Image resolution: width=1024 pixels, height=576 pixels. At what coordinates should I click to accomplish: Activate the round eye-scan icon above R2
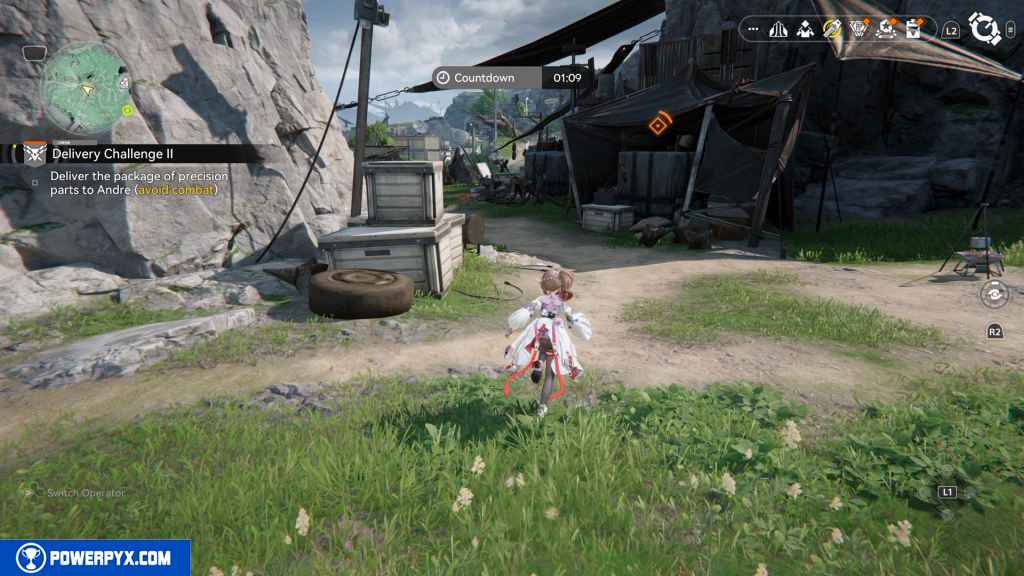[x=994, y=294]
